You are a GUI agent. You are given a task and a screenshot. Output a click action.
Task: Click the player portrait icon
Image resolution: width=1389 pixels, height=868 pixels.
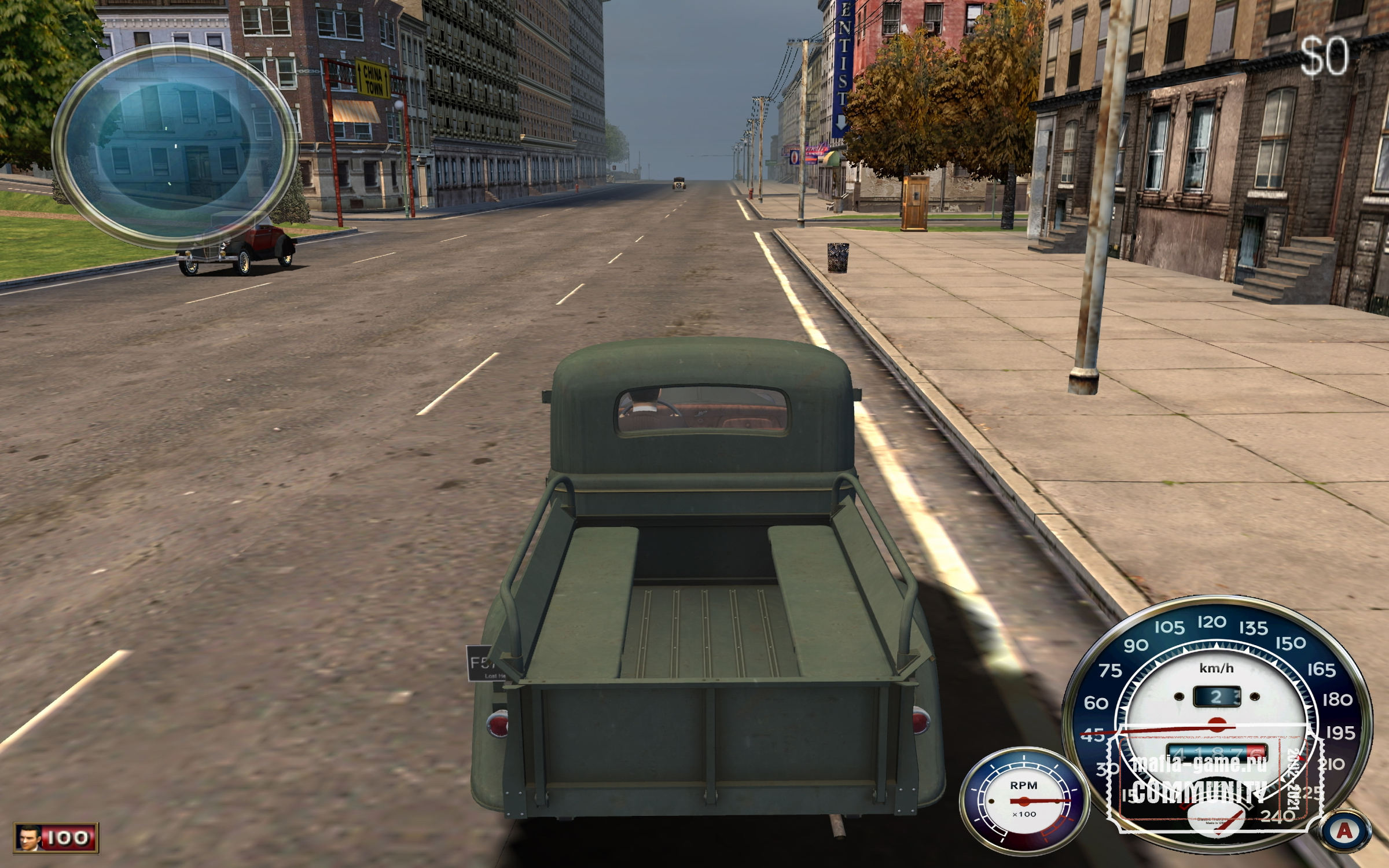27,837
